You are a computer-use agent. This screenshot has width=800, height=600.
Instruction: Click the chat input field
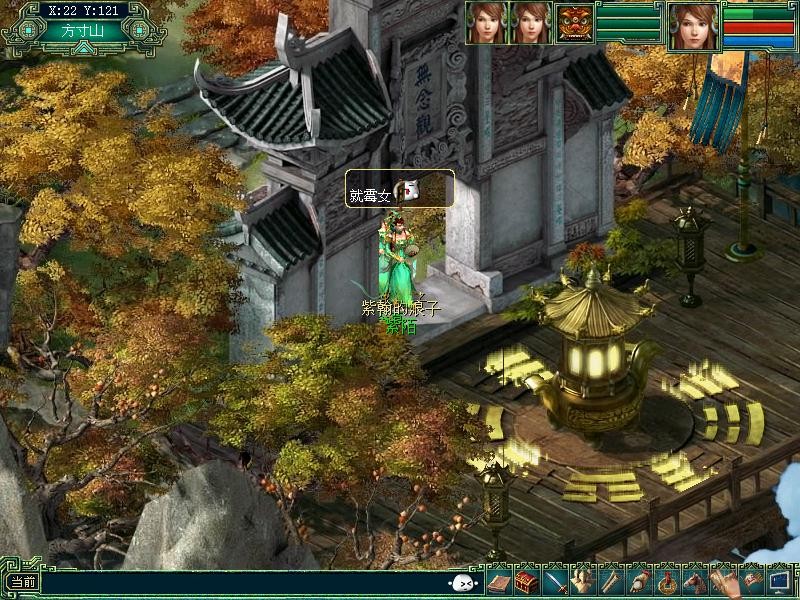click(x=240, y=582)
